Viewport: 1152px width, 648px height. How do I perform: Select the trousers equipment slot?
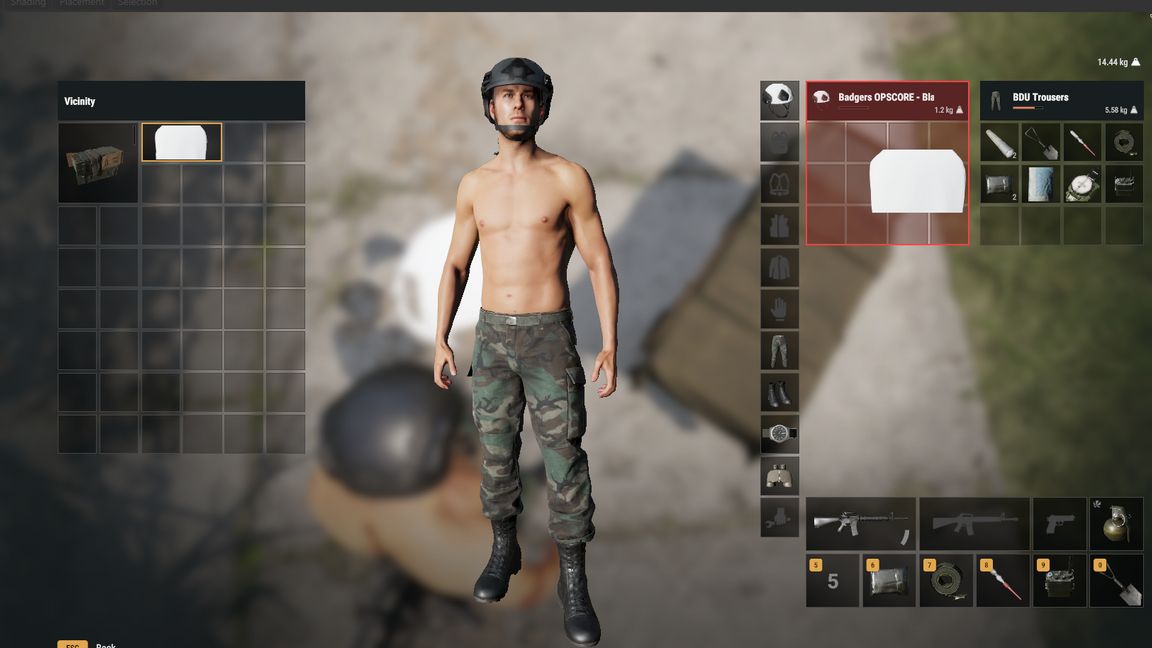[x=779, y=350]
